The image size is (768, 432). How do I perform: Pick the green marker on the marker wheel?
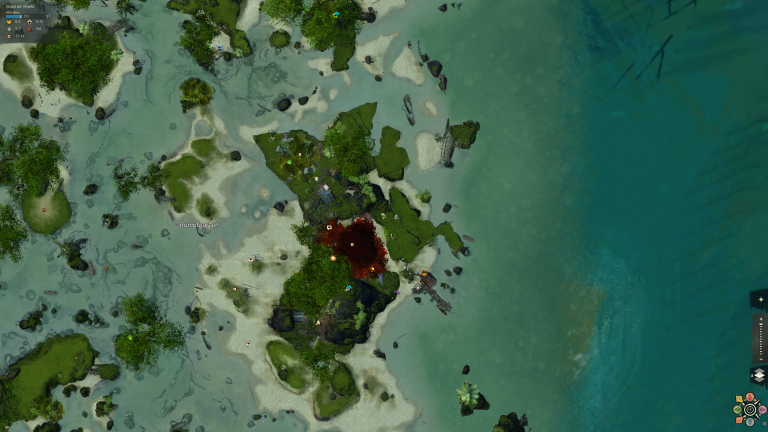[x=737, y=410]
